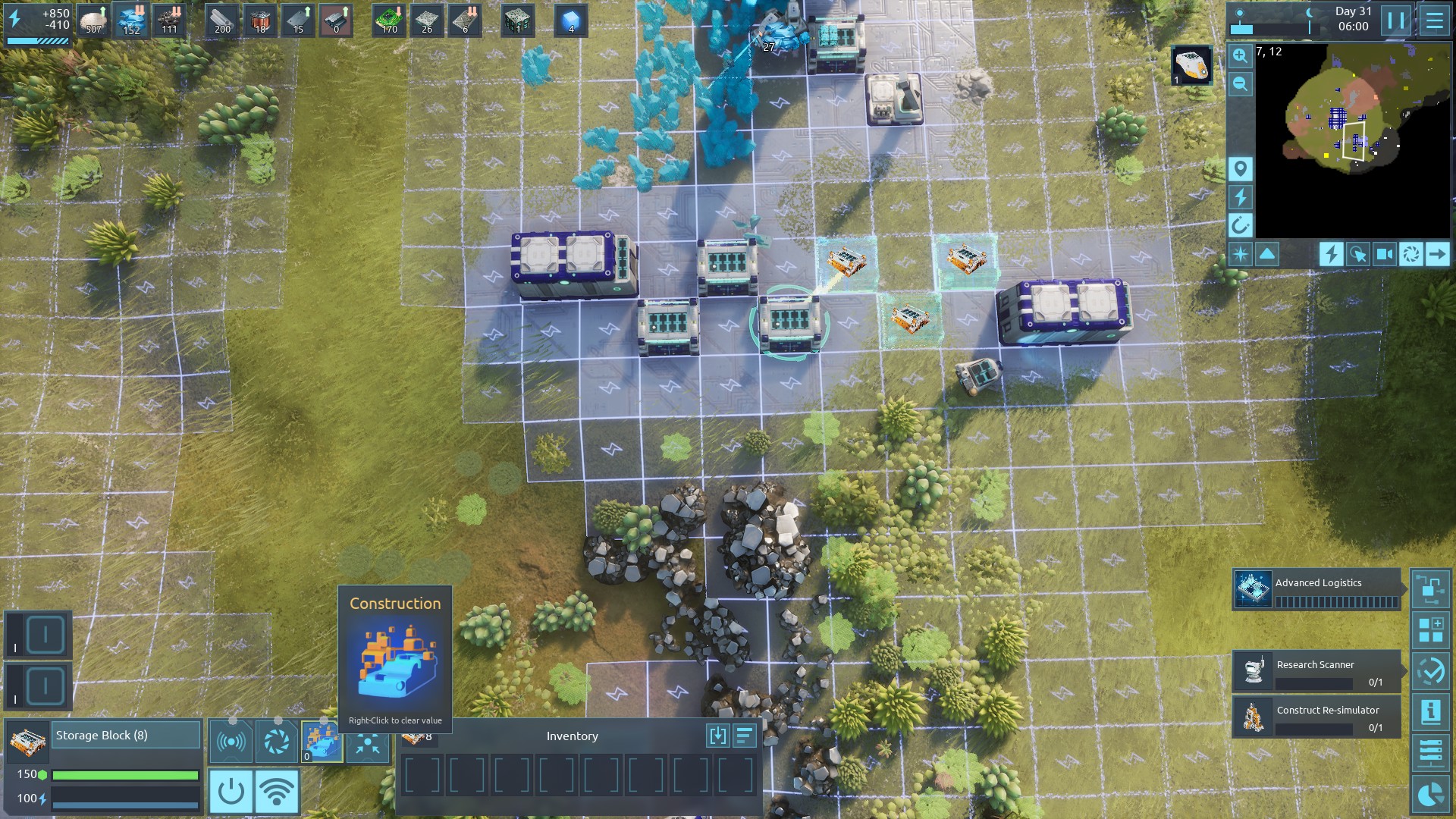Screen dimensions: 1456x819
Task: Toggle the magnet button beside the minimap
Action: [x=1241, y=225]
